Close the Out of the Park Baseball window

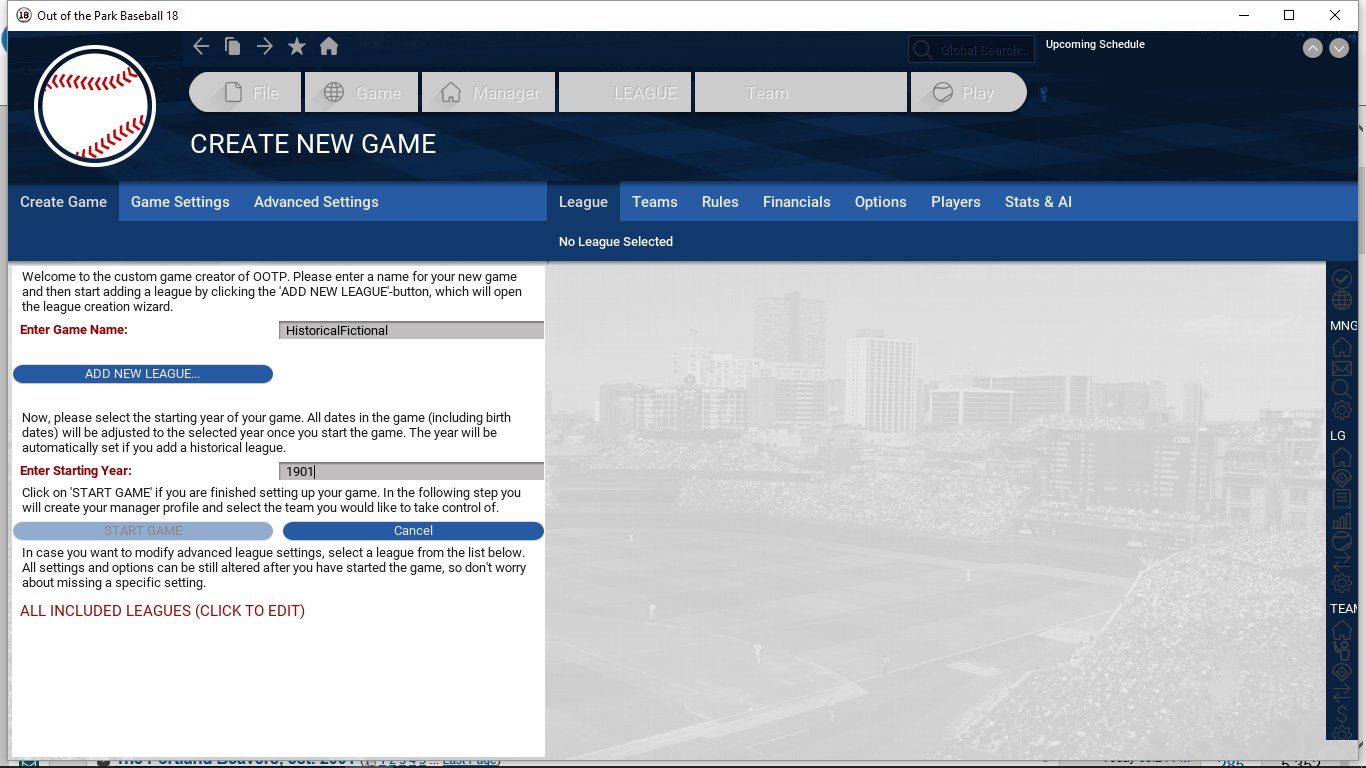click(x=1335, y=15)
